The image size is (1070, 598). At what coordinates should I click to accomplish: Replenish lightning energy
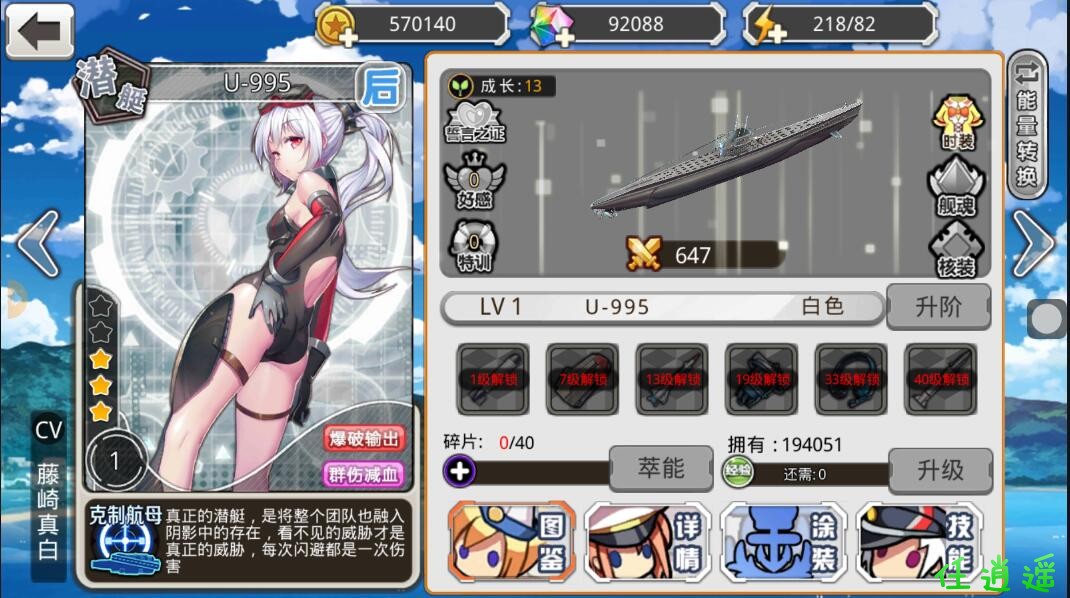[767, 26]
